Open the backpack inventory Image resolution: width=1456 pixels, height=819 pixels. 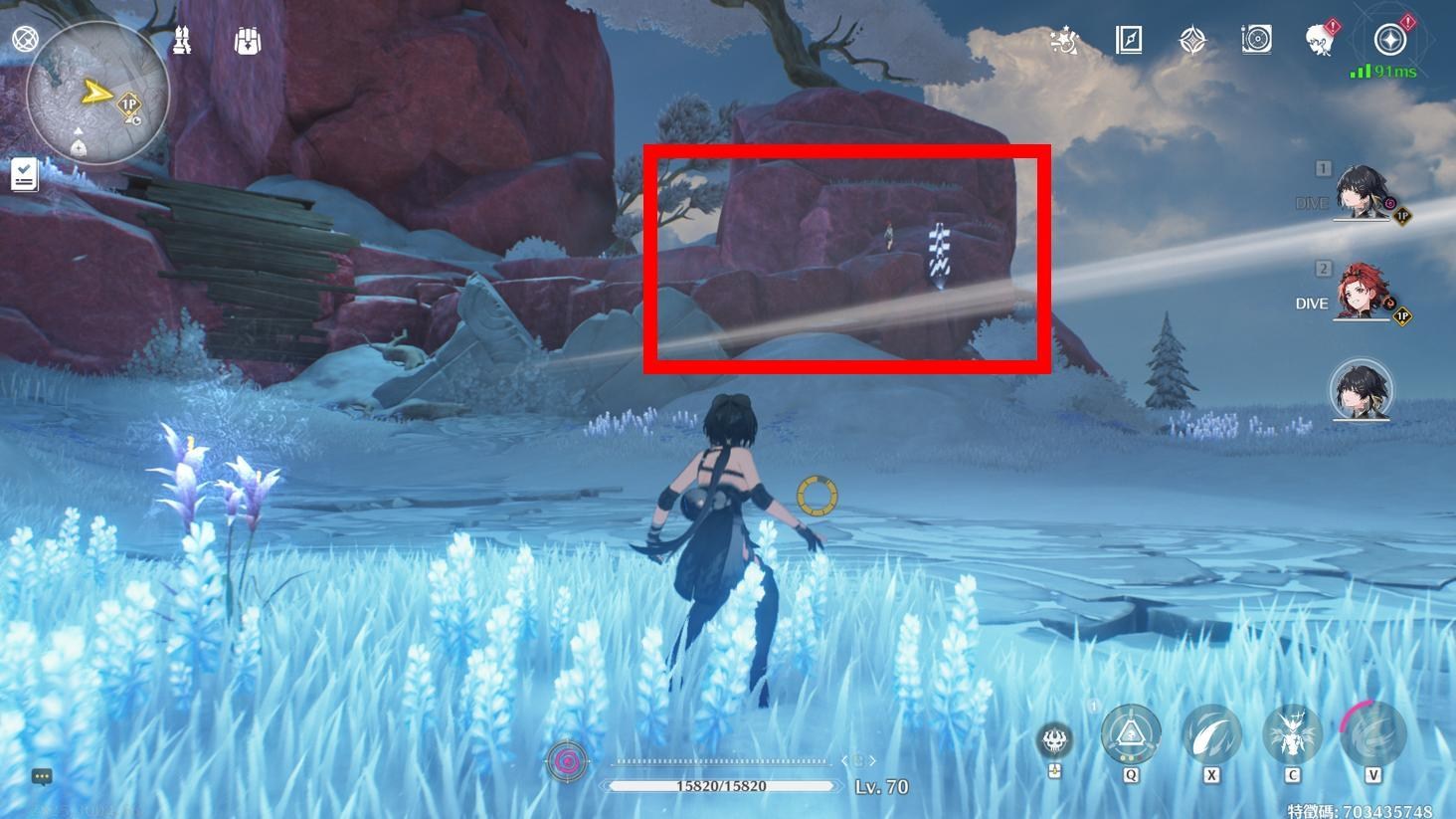coord(248,41)
